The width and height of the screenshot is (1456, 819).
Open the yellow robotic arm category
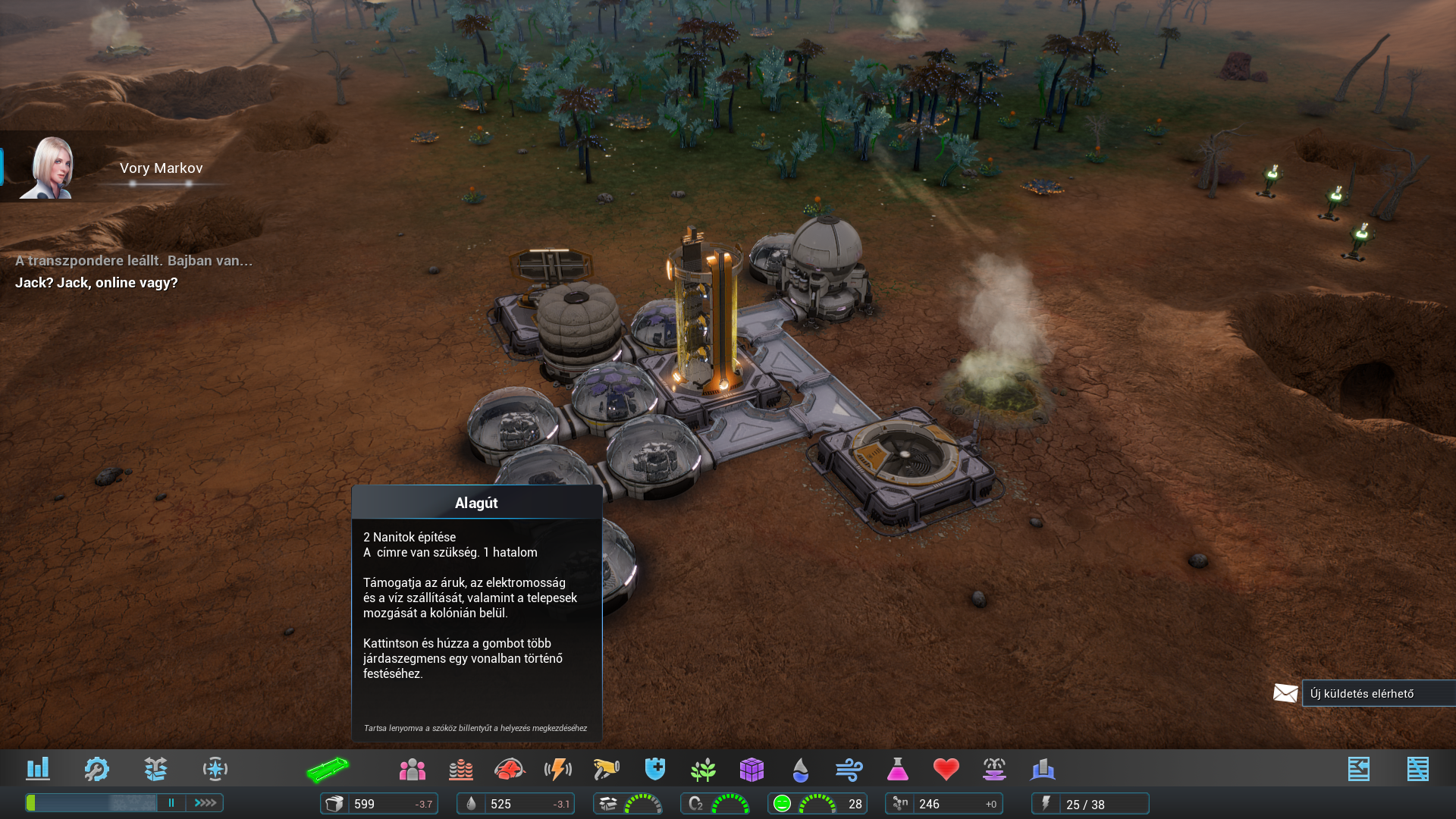pos(607,770)
